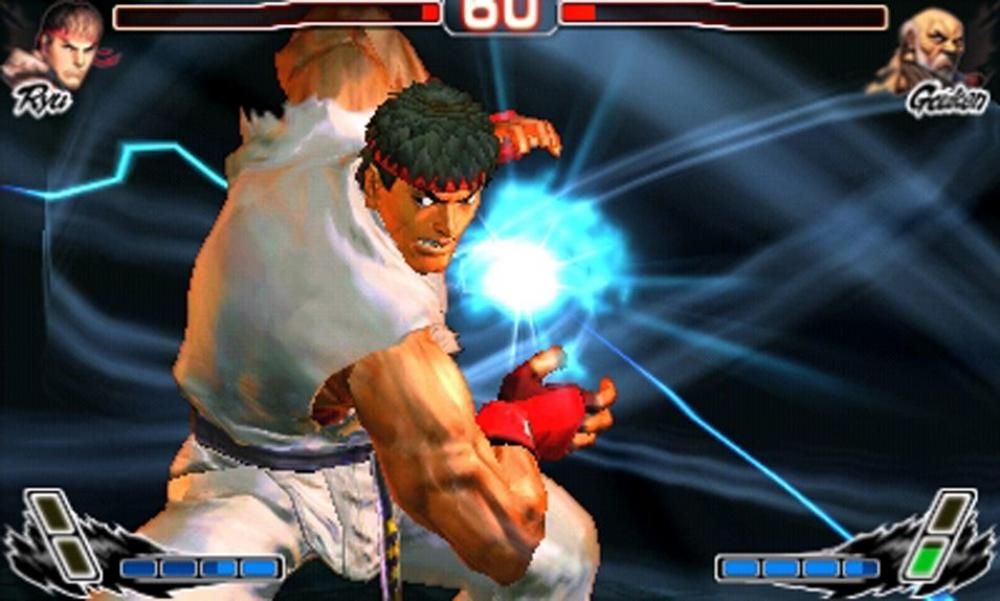Select Gouken's character portrait
Viewport: 1000px width, 601px height.
coord(932,50)
